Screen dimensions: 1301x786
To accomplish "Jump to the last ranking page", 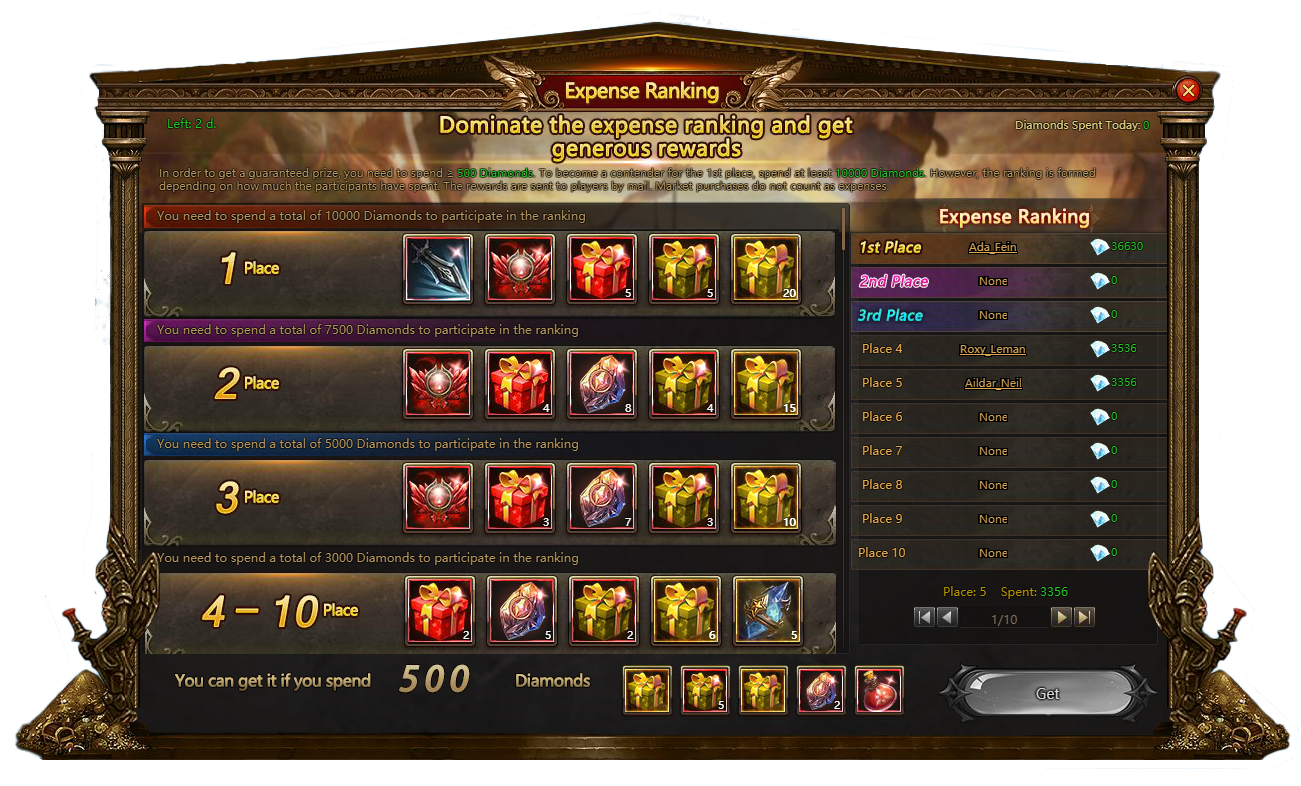I will pyautogui.click(x=1084, y=617).
